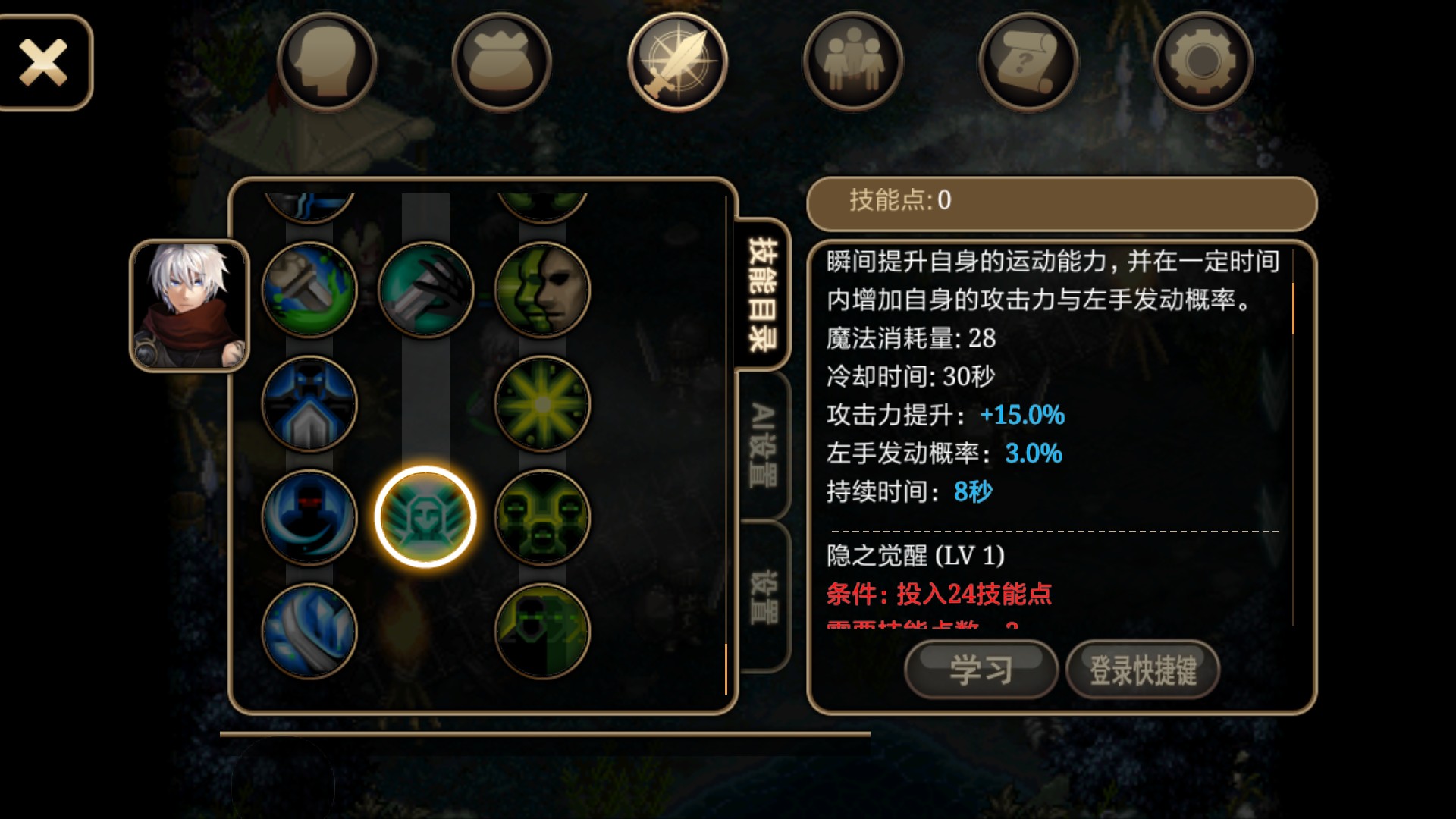Select the highlighted winged face skill

coord(425,517)
